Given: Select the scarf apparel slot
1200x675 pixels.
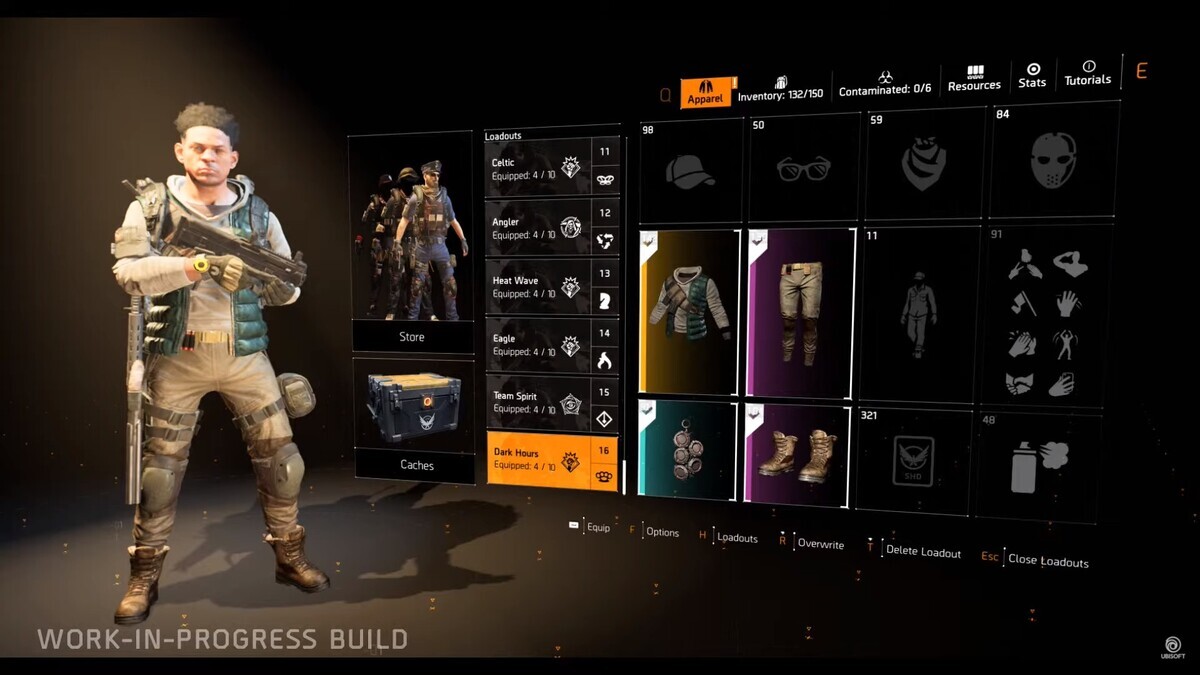Looking at the screenshot, I should [923, 166].
